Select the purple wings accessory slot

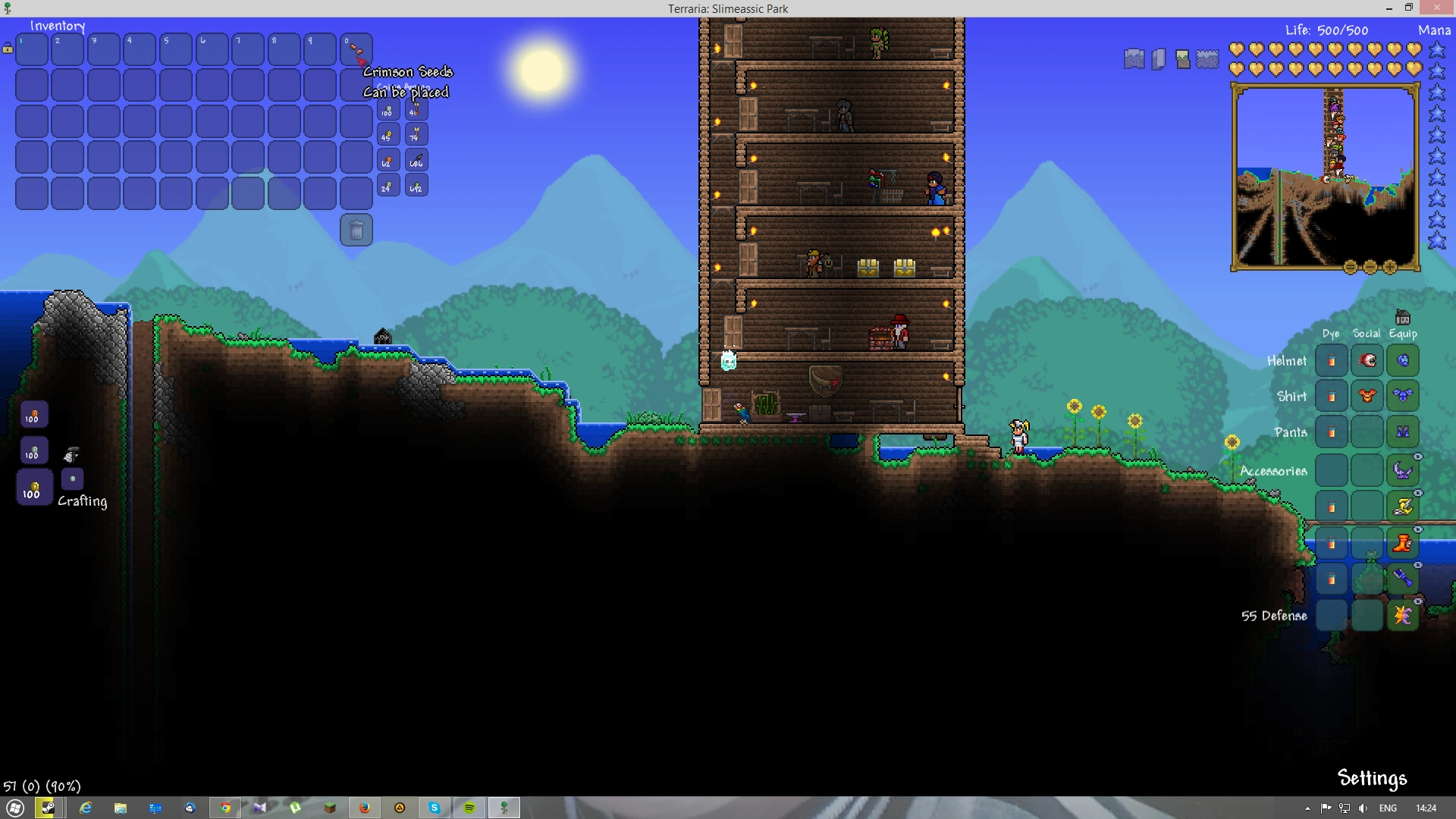1402,471
